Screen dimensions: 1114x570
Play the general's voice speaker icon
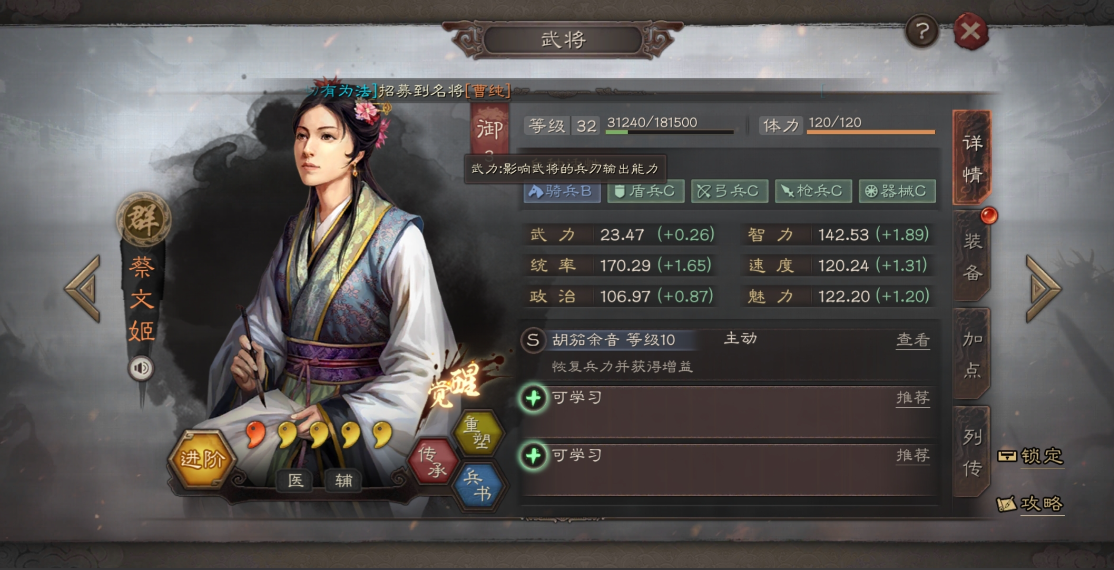(x=141, y=369)
